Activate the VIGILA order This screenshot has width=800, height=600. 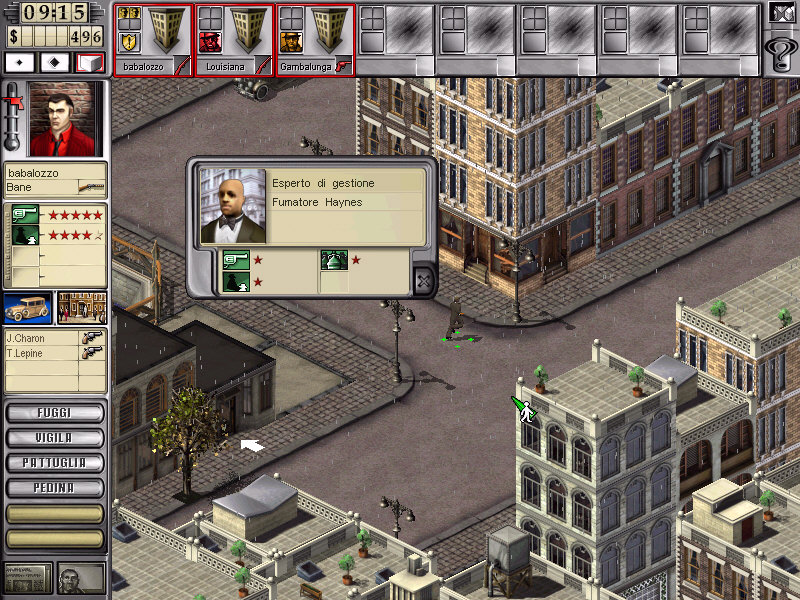pyautogui.click(x=55, y=438)
